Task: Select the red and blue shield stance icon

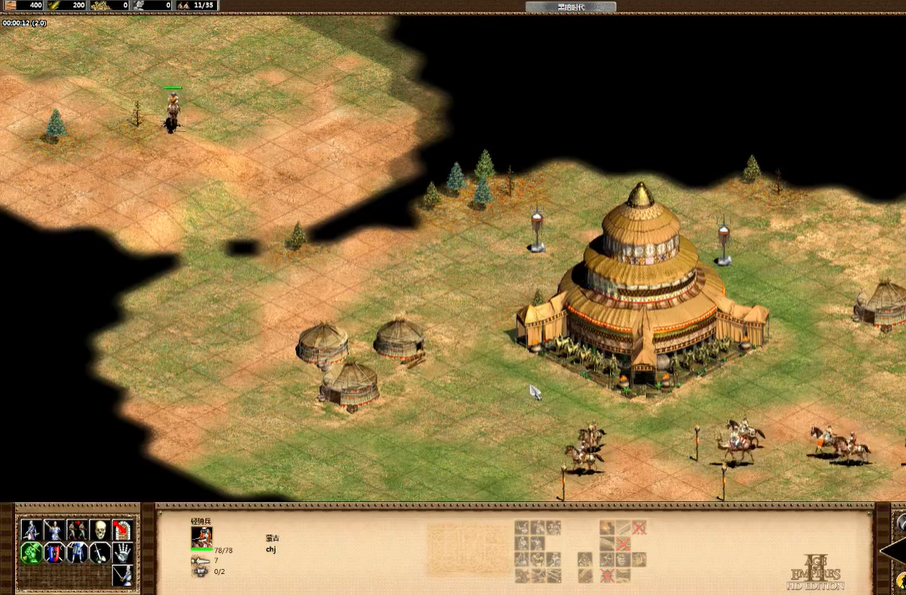Action: [54, 553]
